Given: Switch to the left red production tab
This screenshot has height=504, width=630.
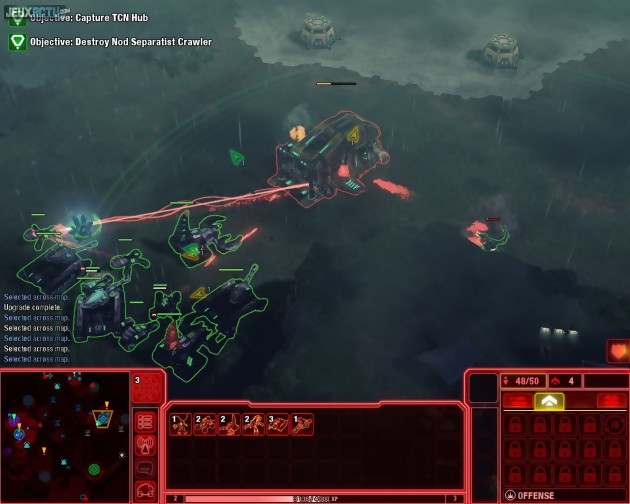Looking at the screenshot, I should [x=516, y=401].
